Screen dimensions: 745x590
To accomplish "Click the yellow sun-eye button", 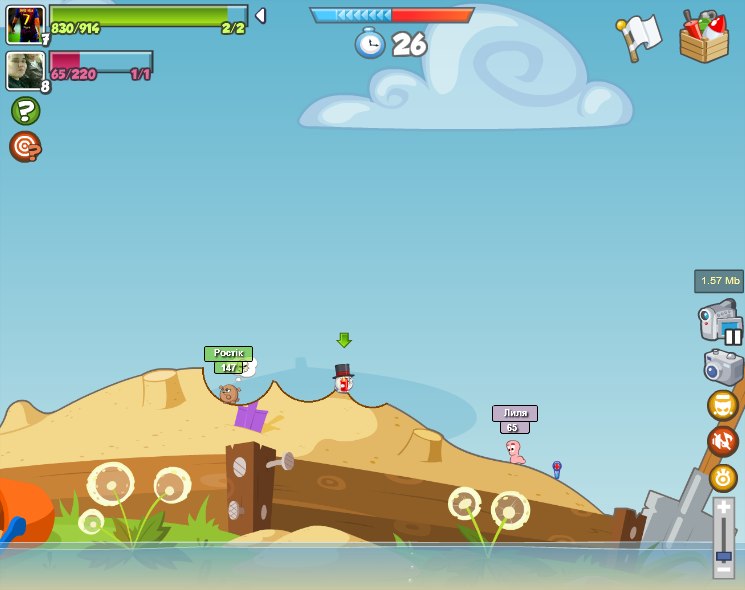I will [723, 477].
